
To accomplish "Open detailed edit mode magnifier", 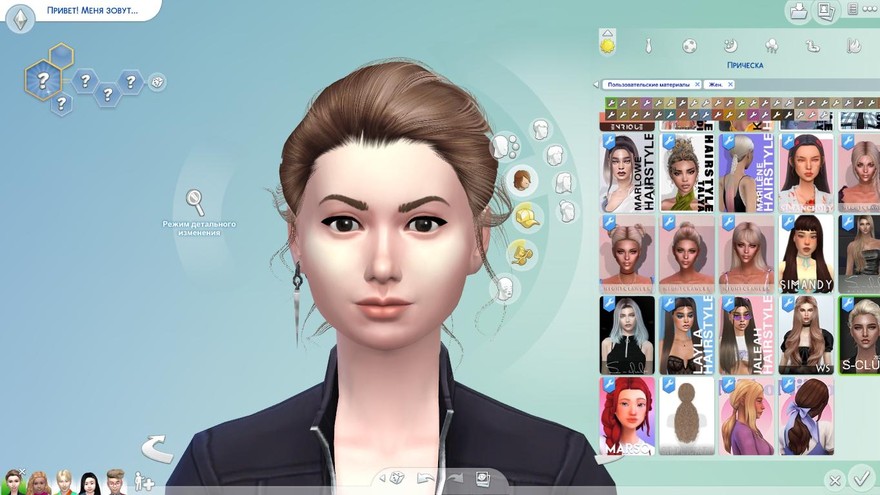I will [196, 203].
